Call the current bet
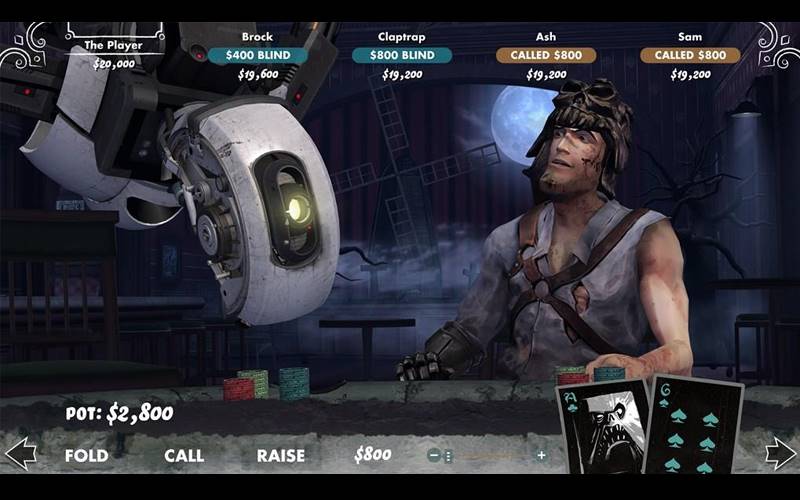 tap(184, 455)
